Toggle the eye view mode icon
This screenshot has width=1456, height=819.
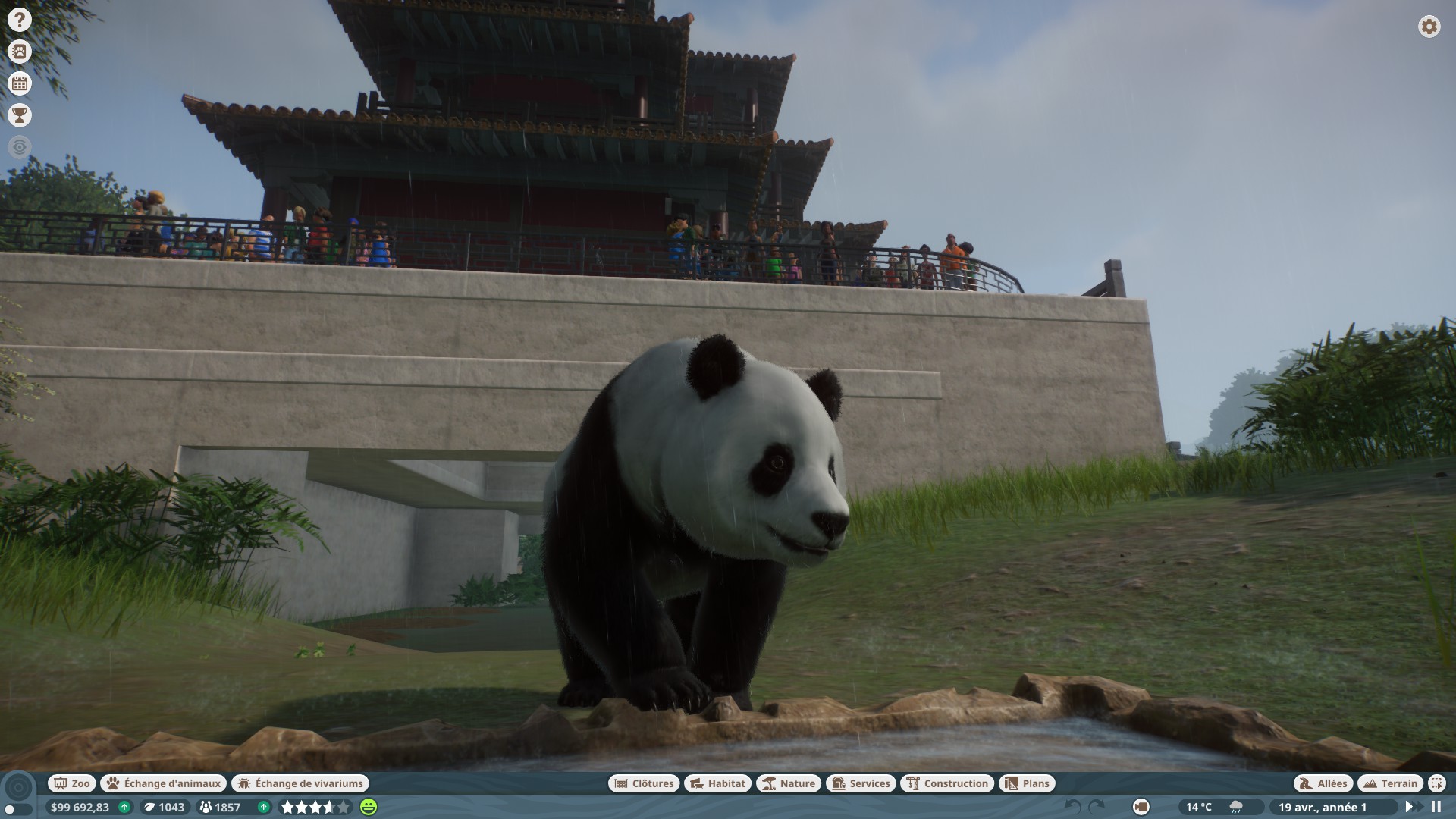pos(20,146)
